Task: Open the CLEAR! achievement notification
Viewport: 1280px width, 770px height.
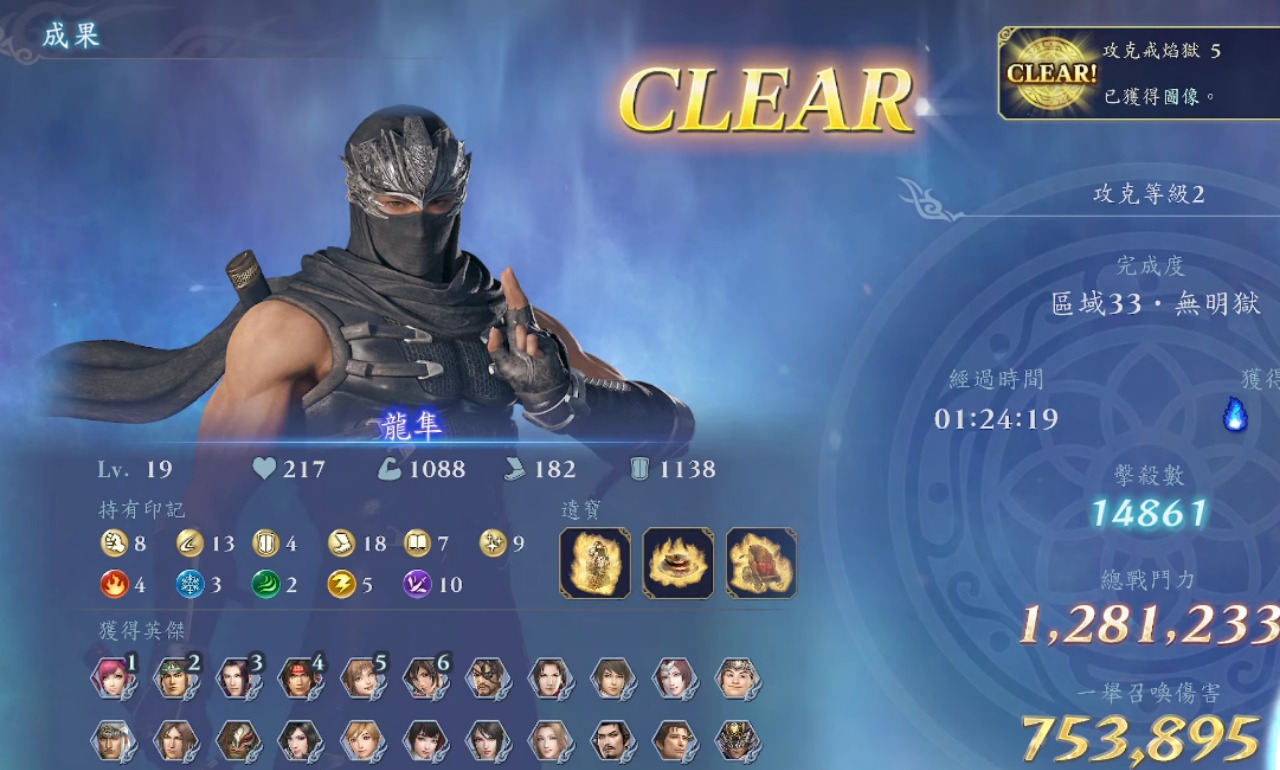Action: 1138,73
